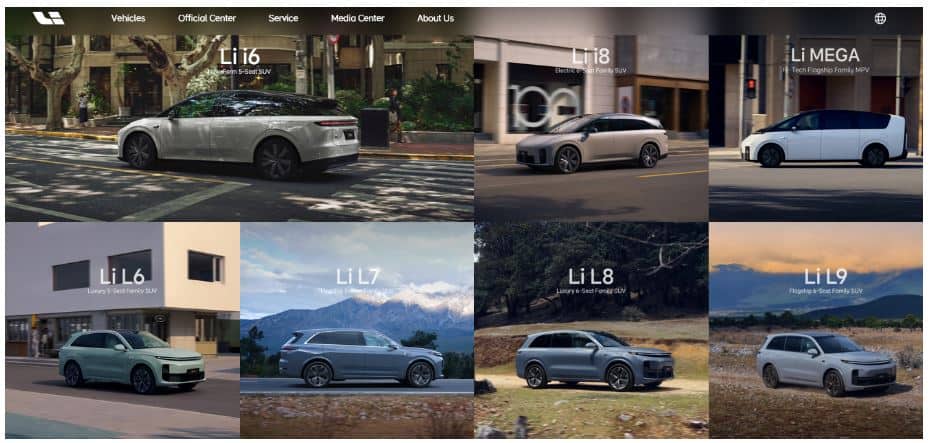Open the Vehicles menu
The image size is (930, 443).
tap(128, 18)
